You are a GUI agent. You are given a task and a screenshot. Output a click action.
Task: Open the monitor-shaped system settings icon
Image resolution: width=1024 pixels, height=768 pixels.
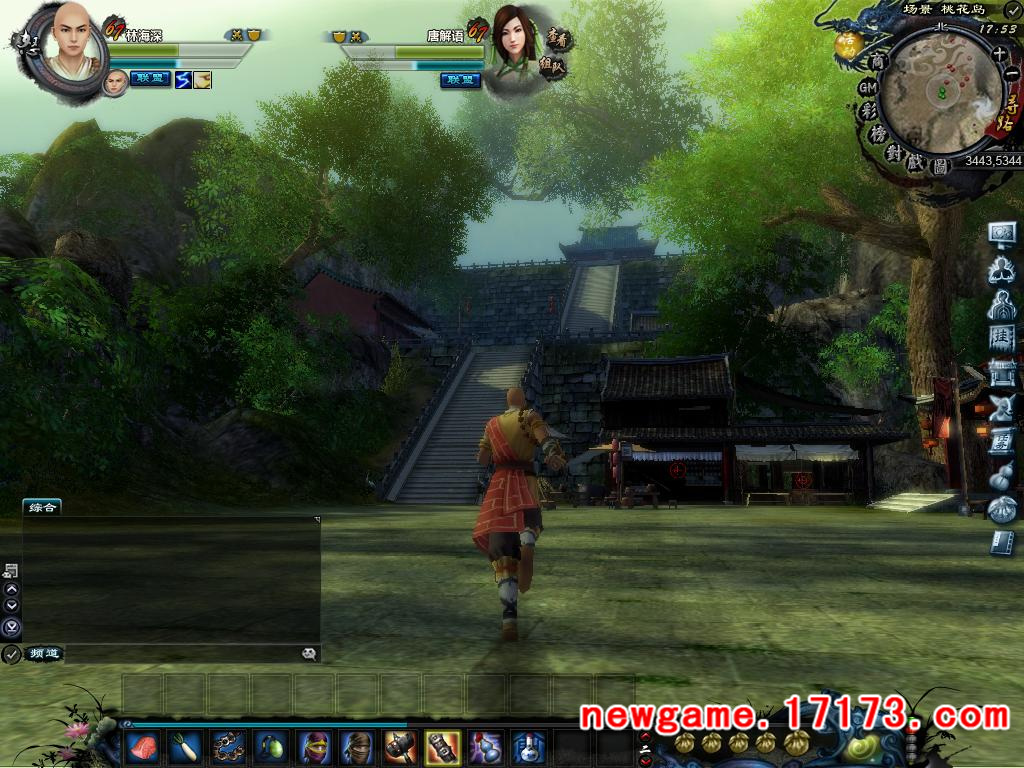pos(1001,234)
